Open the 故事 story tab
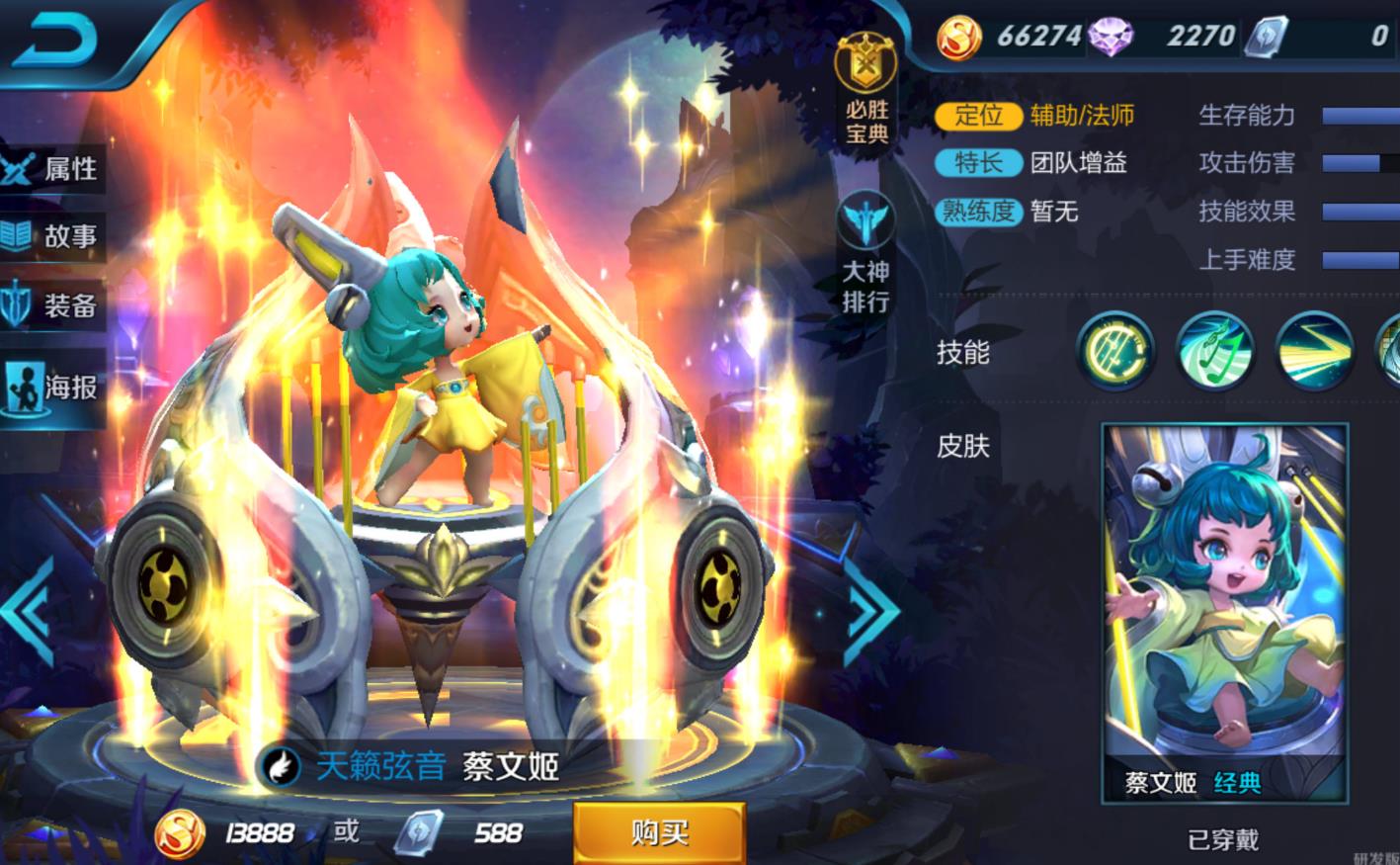1400x865 pixels. (54, 236)
